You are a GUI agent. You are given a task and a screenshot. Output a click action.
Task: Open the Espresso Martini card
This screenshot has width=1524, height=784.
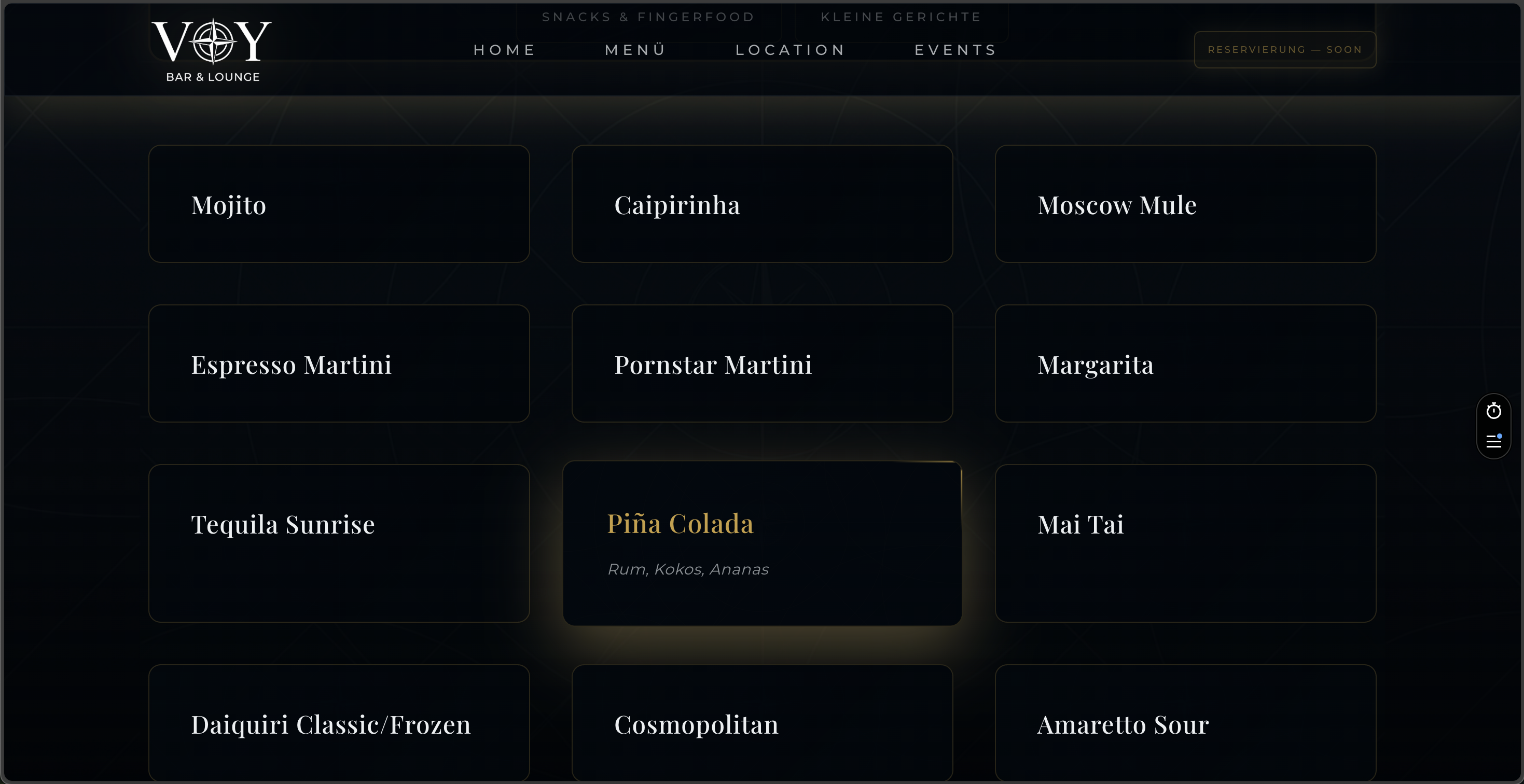tap(338, 363)
